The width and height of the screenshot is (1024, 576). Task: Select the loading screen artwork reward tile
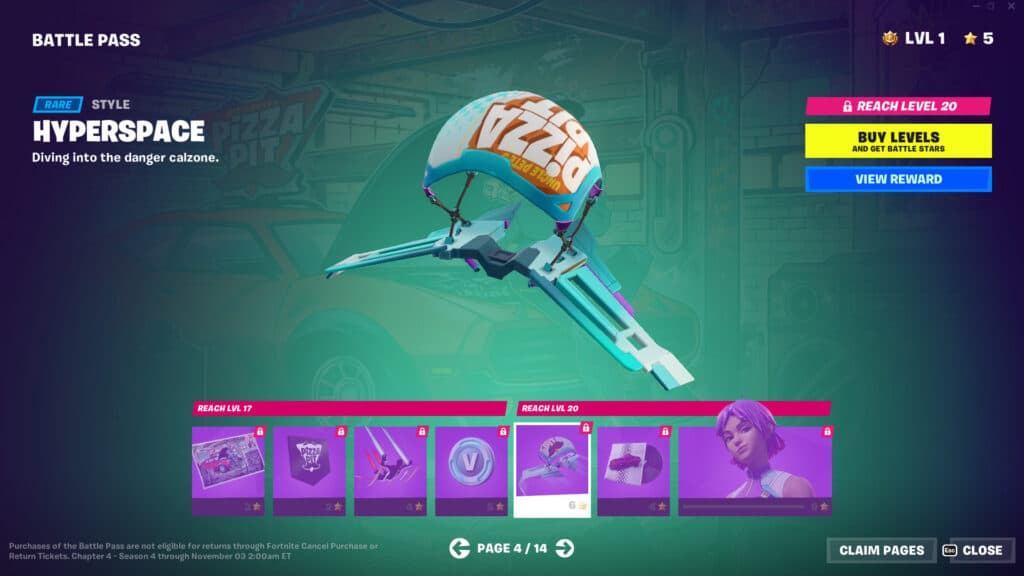pyautogui.click(x=228, y=470)
